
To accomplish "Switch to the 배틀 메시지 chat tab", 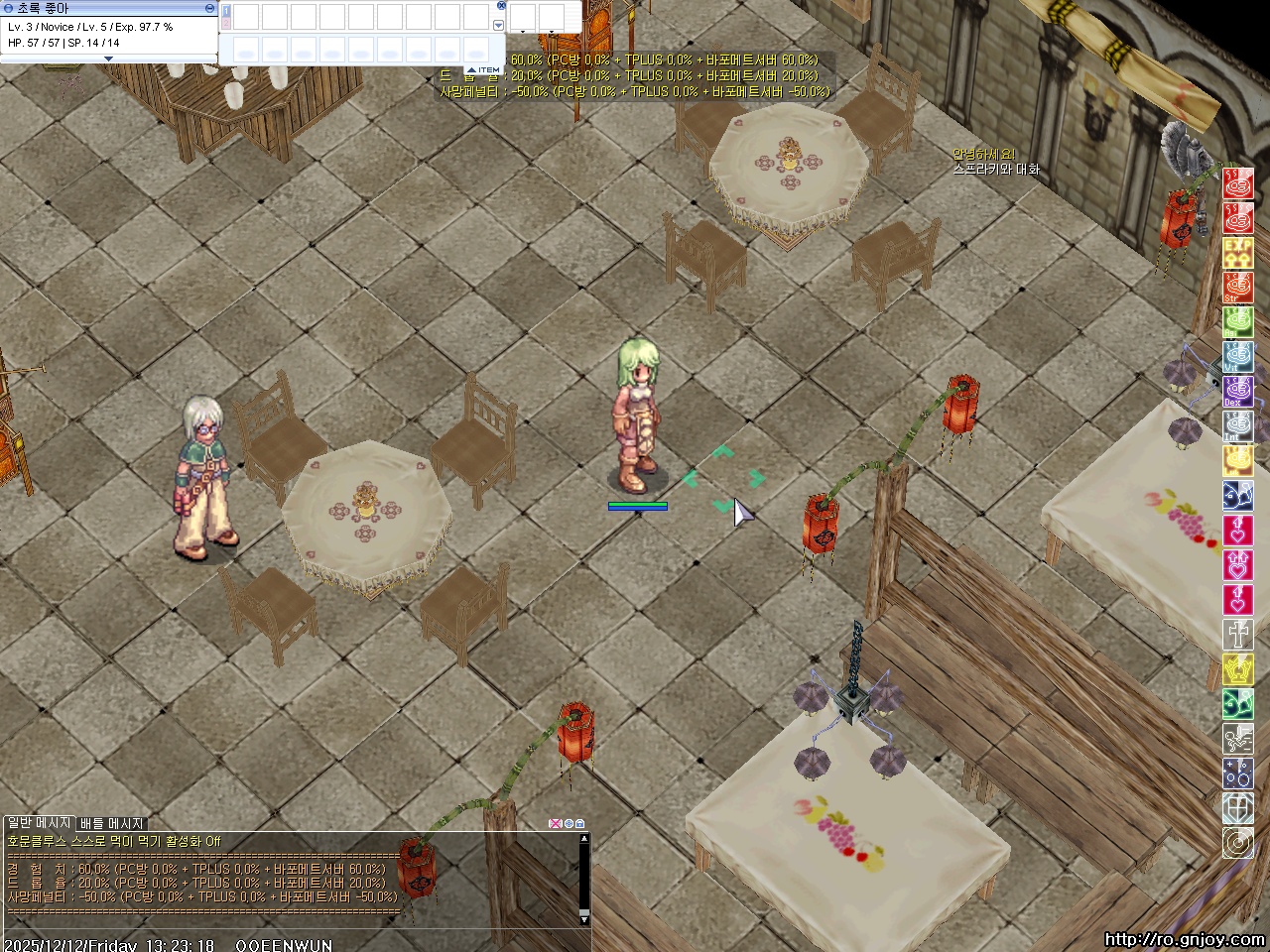I will click(x=112, y=823).
